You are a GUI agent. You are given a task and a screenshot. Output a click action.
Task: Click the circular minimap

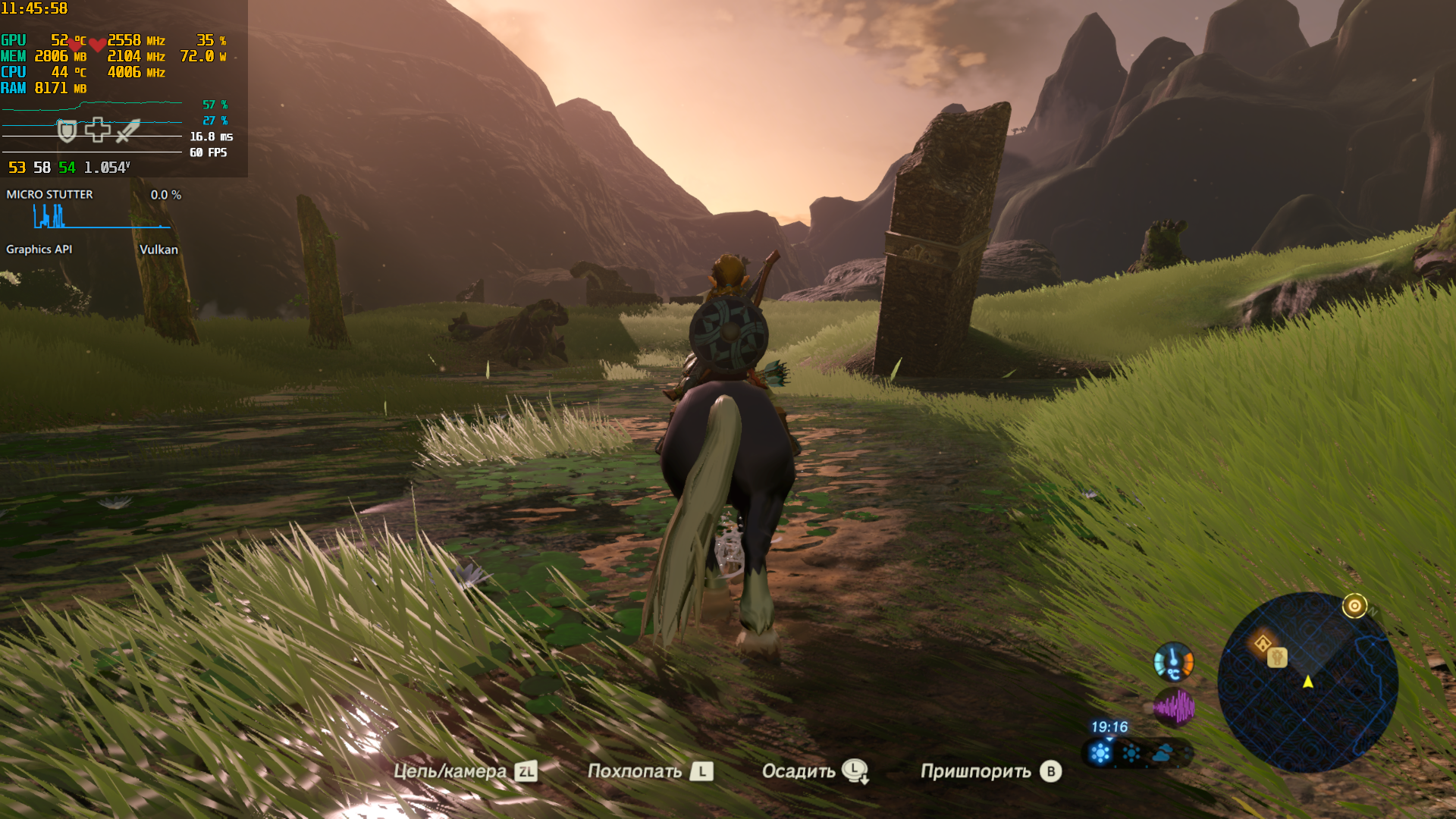(x=1307, y=682)
